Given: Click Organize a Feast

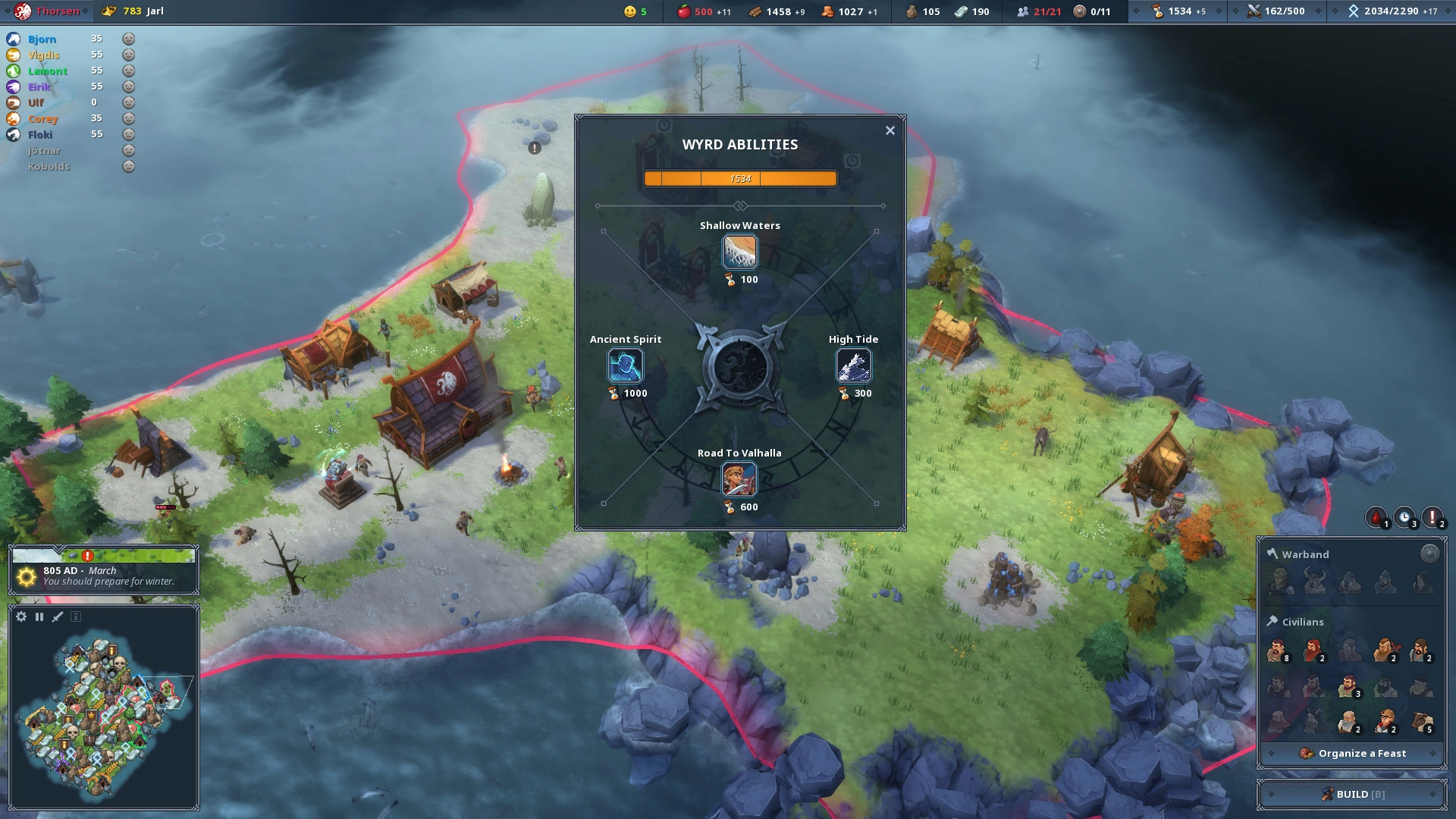Looking at the screenshot, I should point(1353,753).
